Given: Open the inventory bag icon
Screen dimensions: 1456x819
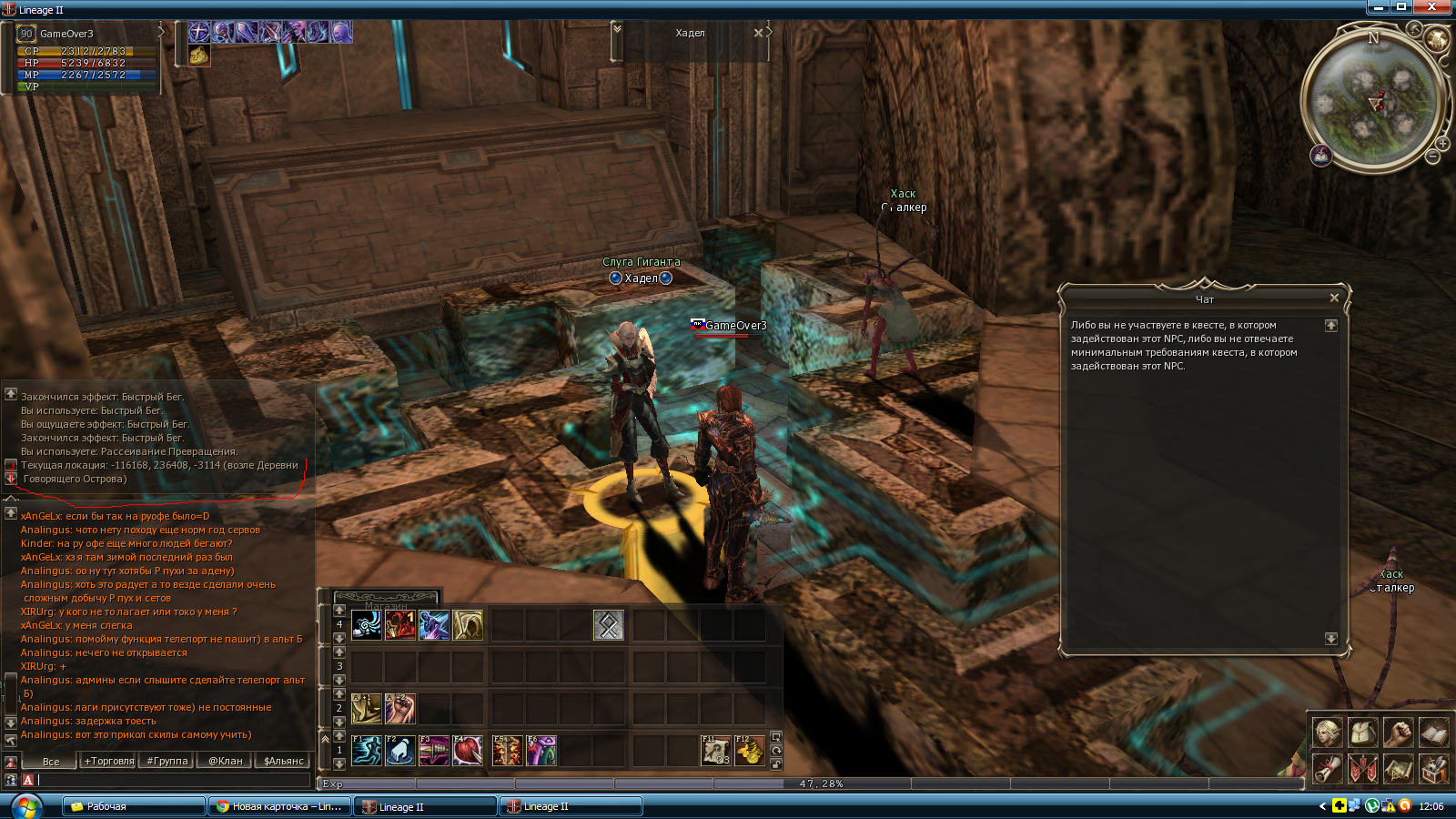Looking at the screenshot, I should (x=1362, y=732).
